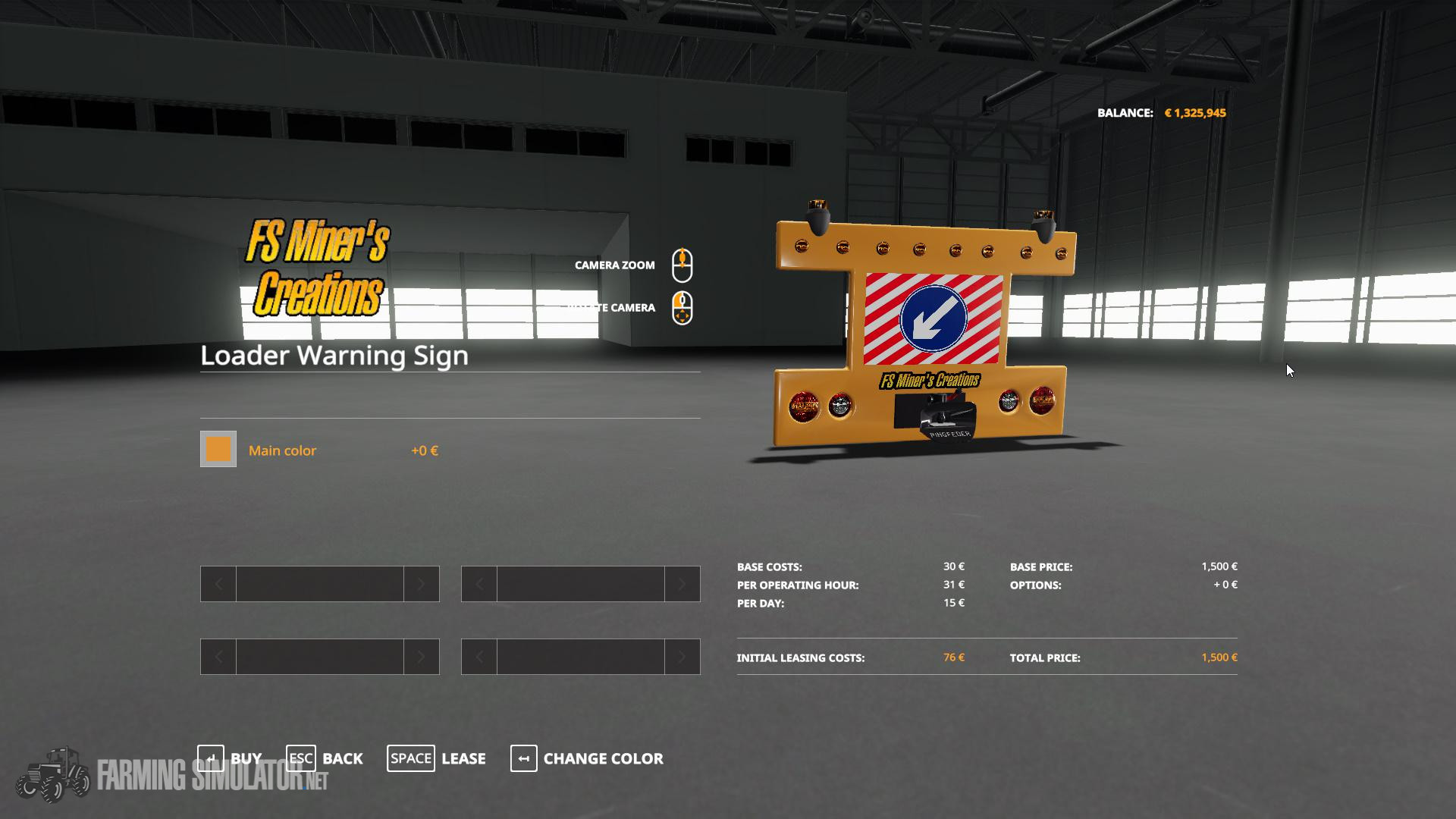Click BACK to exit the shop screen
The image size is (1456, 819).
(343, 758)
